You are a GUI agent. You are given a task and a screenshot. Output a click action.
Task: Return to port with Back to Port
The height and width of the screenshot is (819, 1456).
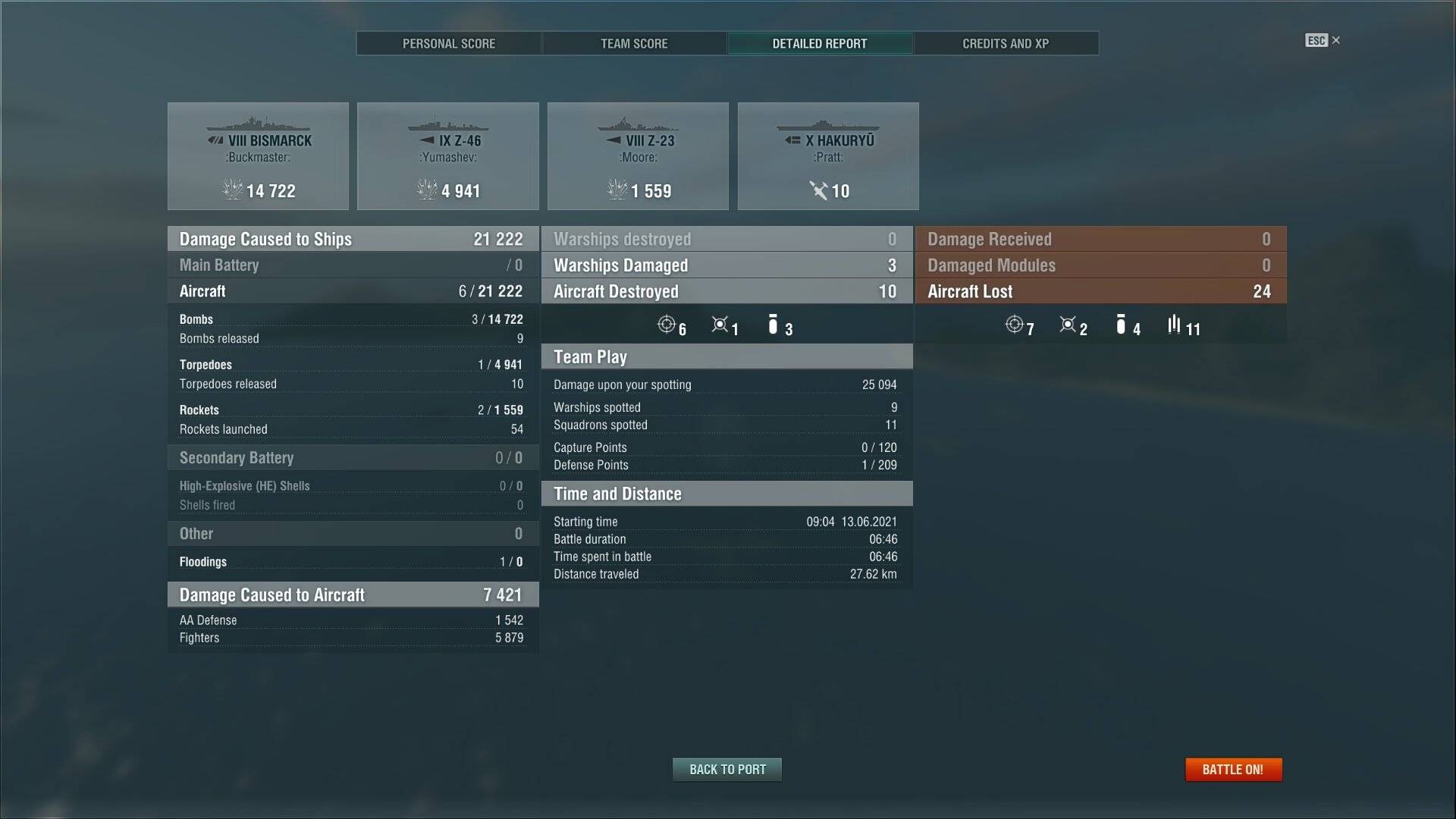coord(727,769)
